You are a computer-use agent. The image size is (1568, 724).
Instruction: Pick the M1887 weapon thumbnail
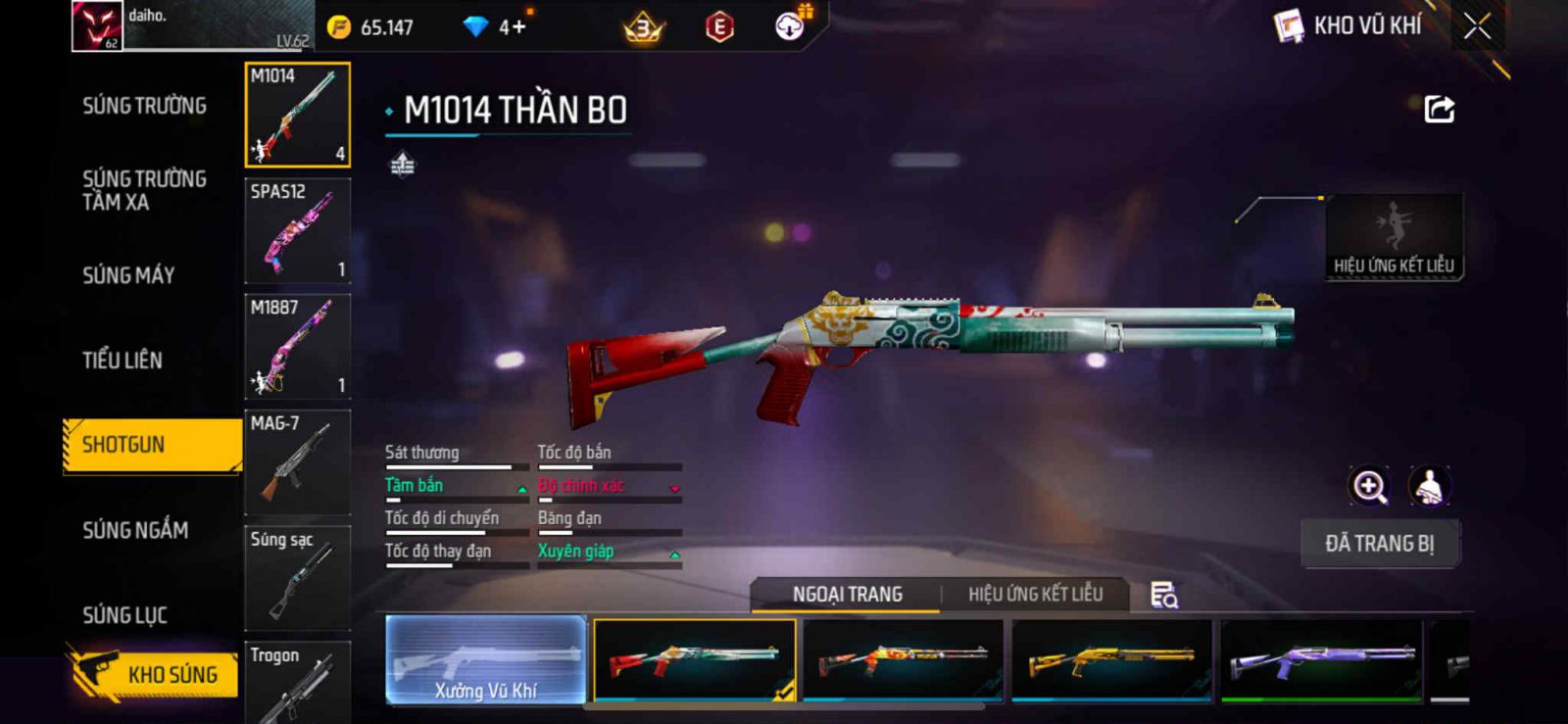(x=297, y=347)
